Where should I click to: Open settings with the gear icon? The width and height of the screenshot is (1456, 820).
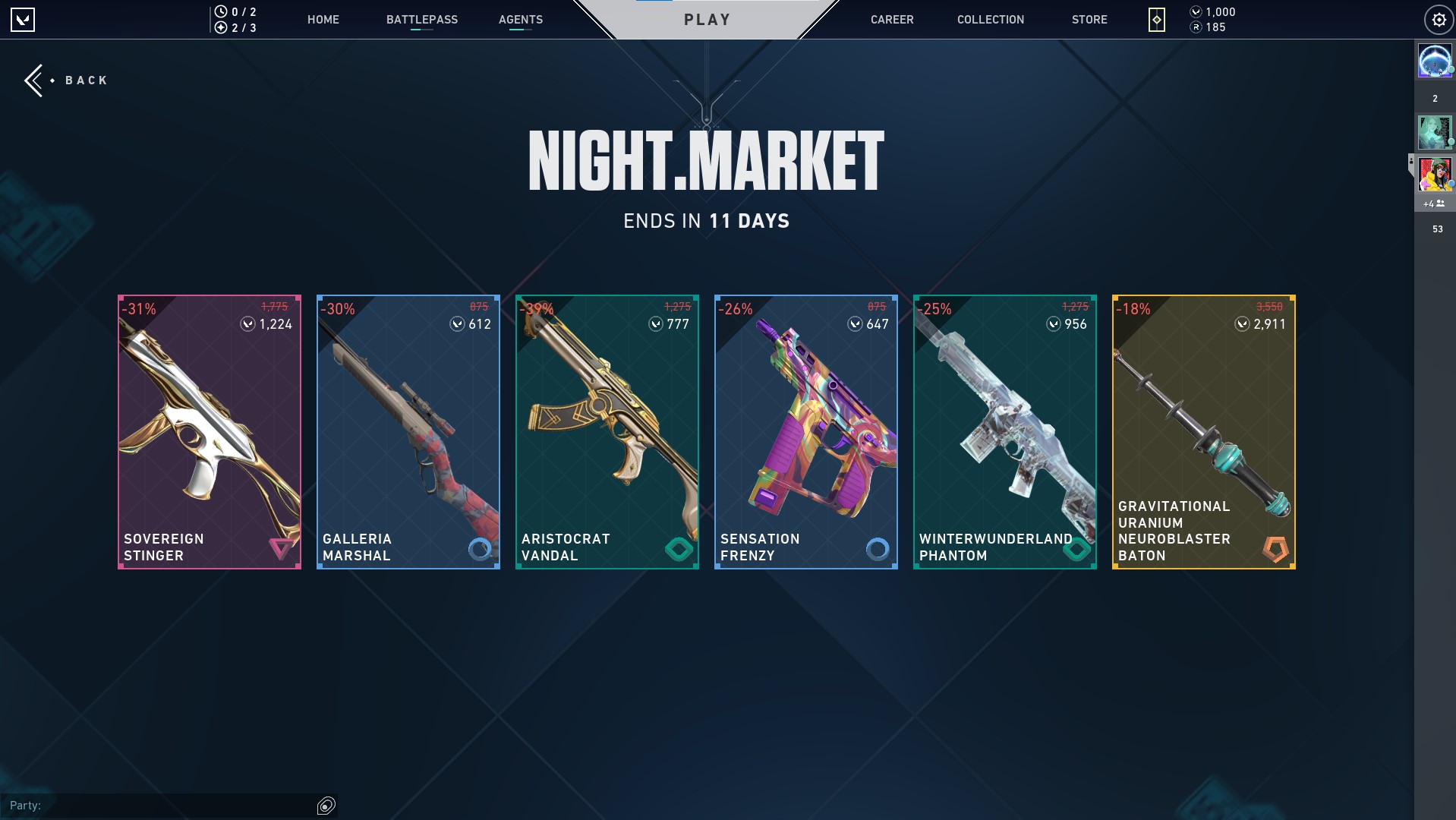(x=1439, y=20)
